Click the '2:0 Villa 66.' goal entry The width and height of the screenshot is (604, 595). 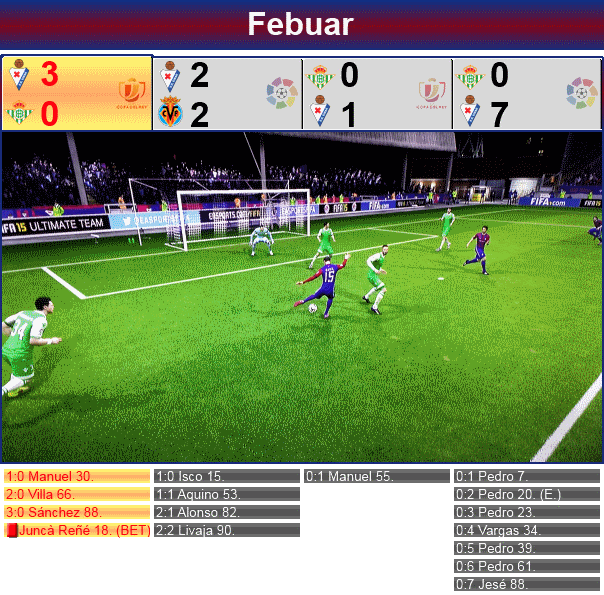(77, 494)
